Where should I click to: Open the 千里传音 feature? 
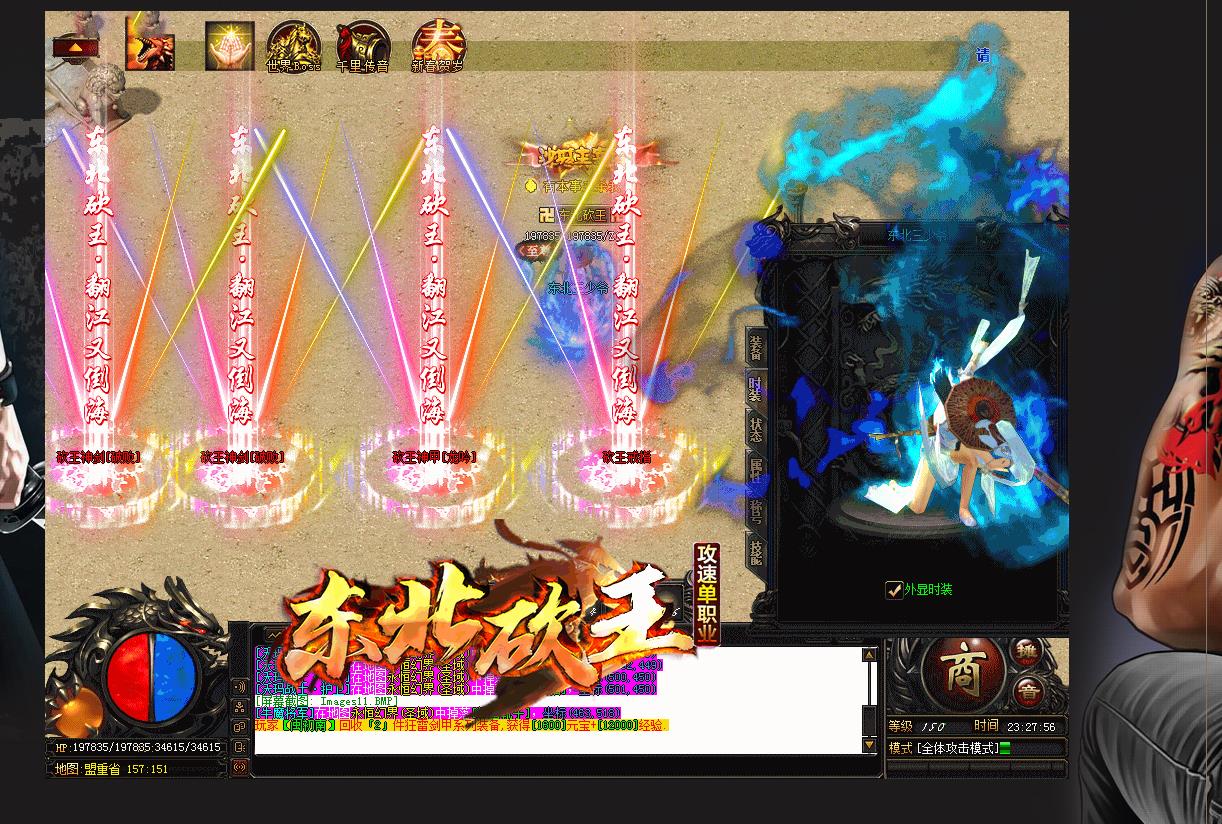(362, 47)
